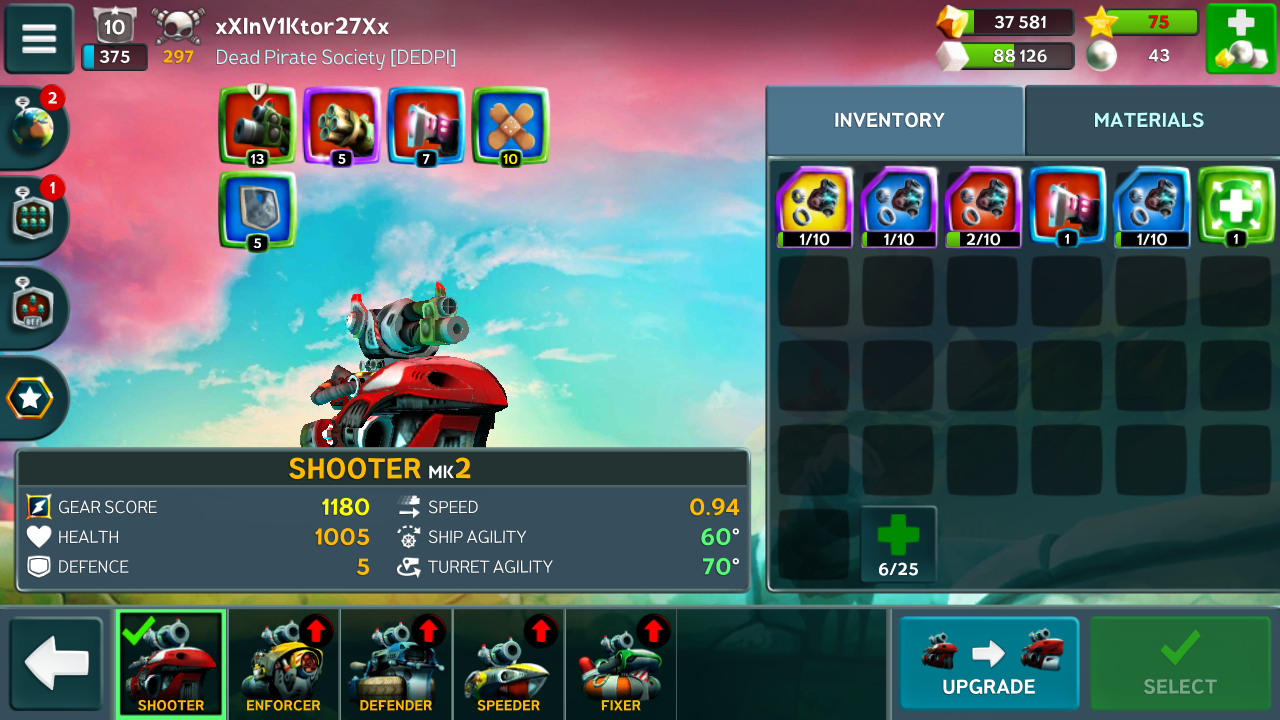Choose the Speeder ship
Viewport: 1280px width, 720px height.
[x=508, y=664]
